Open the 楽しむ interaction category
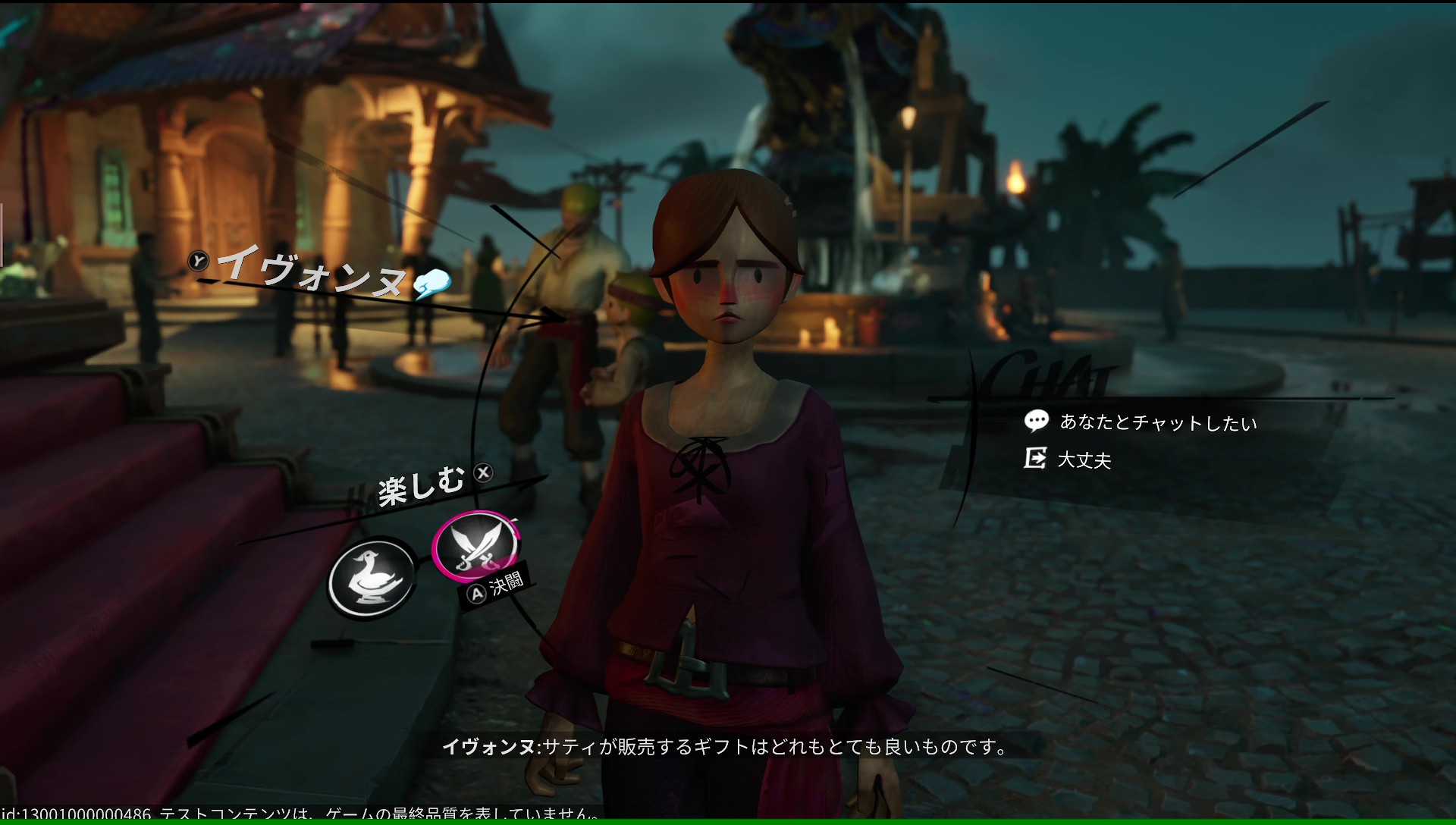The height and width of the screenshot is (825, 1456). point(422,485)
